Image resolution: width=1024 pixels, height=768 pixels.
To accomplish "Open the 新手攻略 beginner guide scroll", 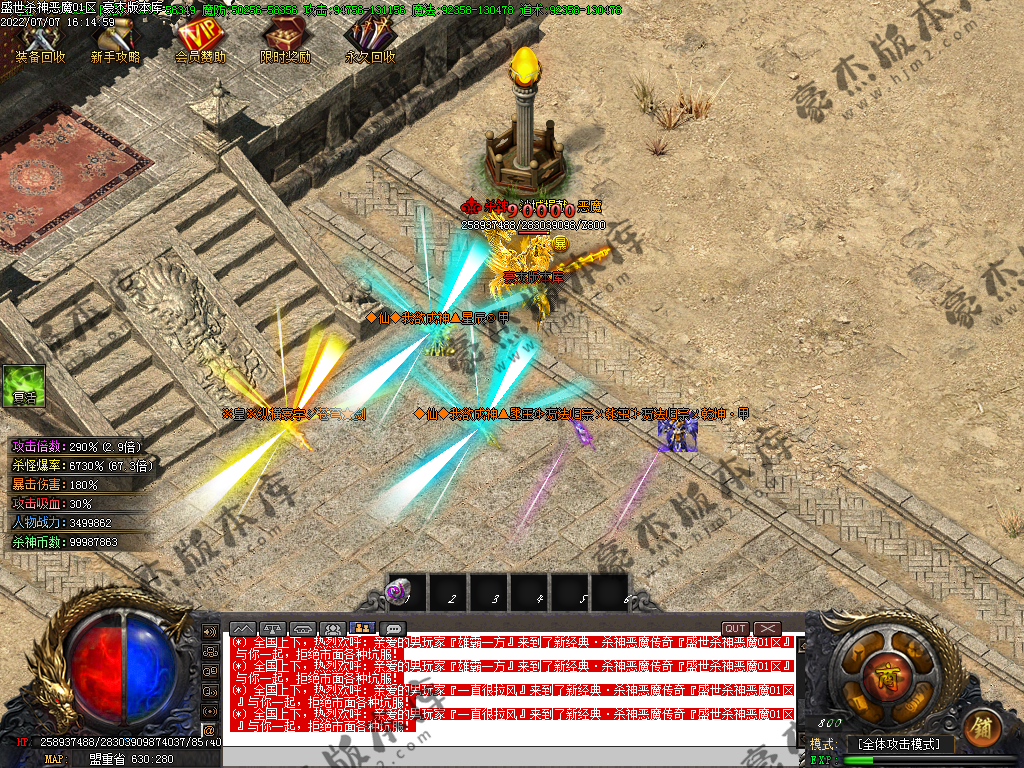I will (x=116, y=41).
